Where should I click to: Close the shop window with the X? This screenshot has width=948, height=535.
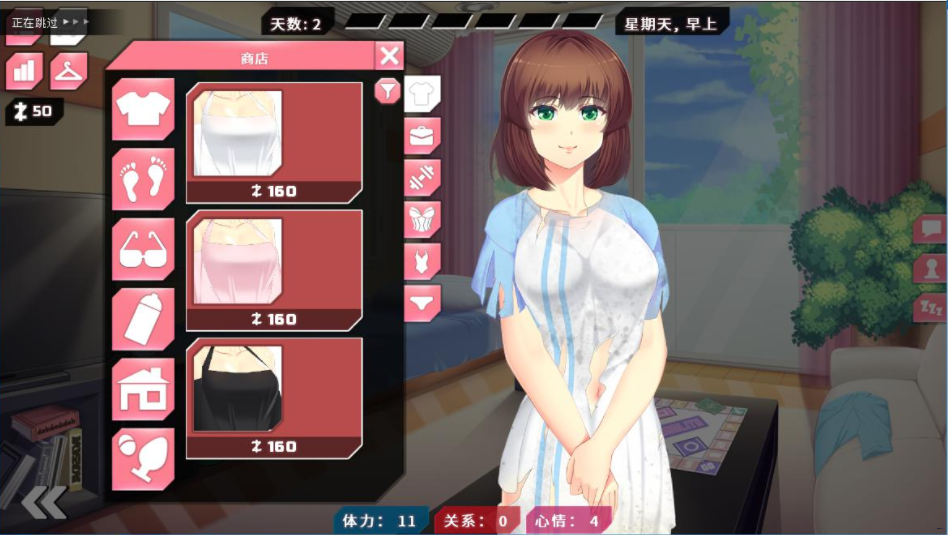pyautogui.click(x=390, y=56)
